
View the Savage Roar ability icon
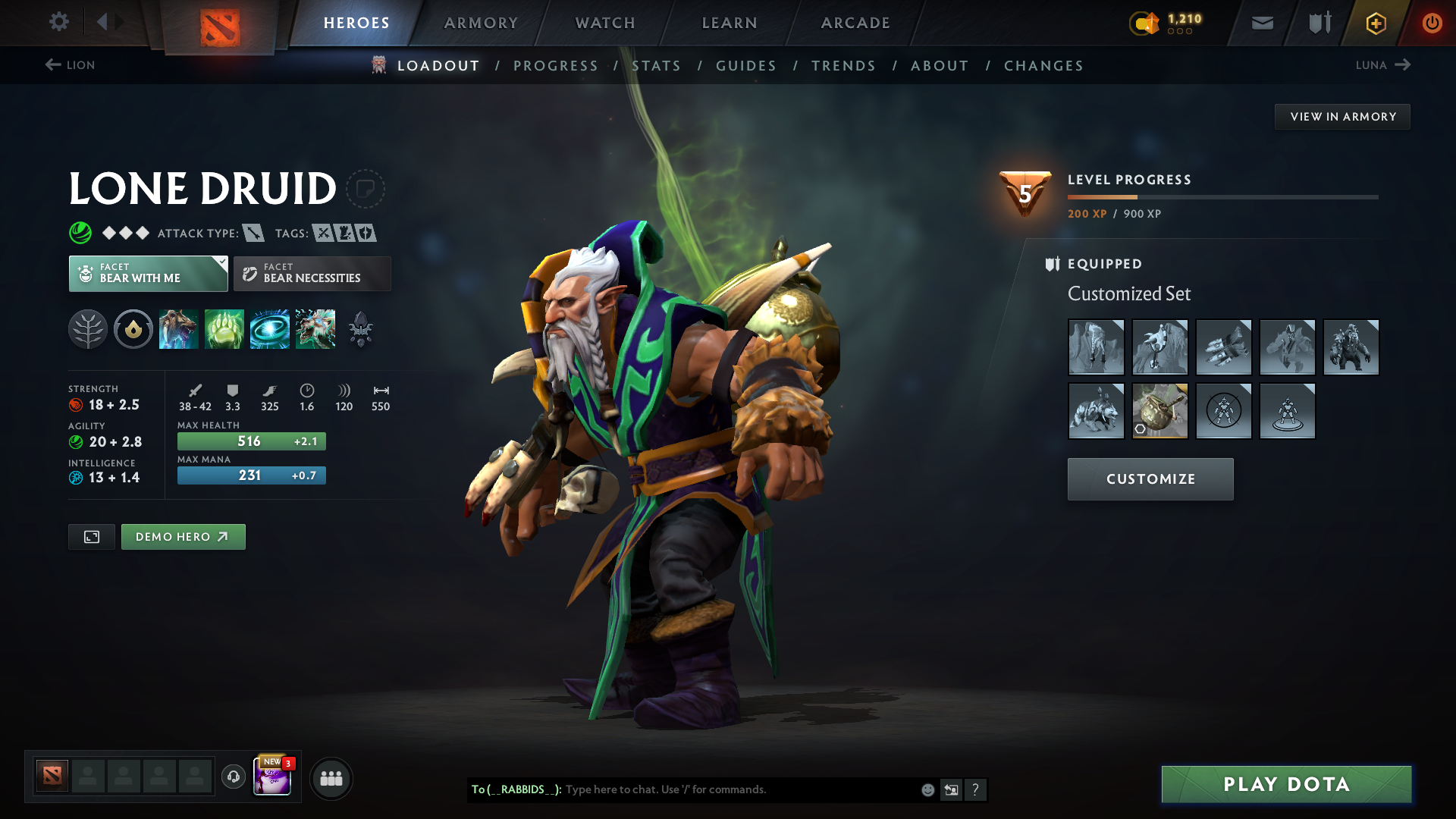pyautogui.click(x=224, y=329)
